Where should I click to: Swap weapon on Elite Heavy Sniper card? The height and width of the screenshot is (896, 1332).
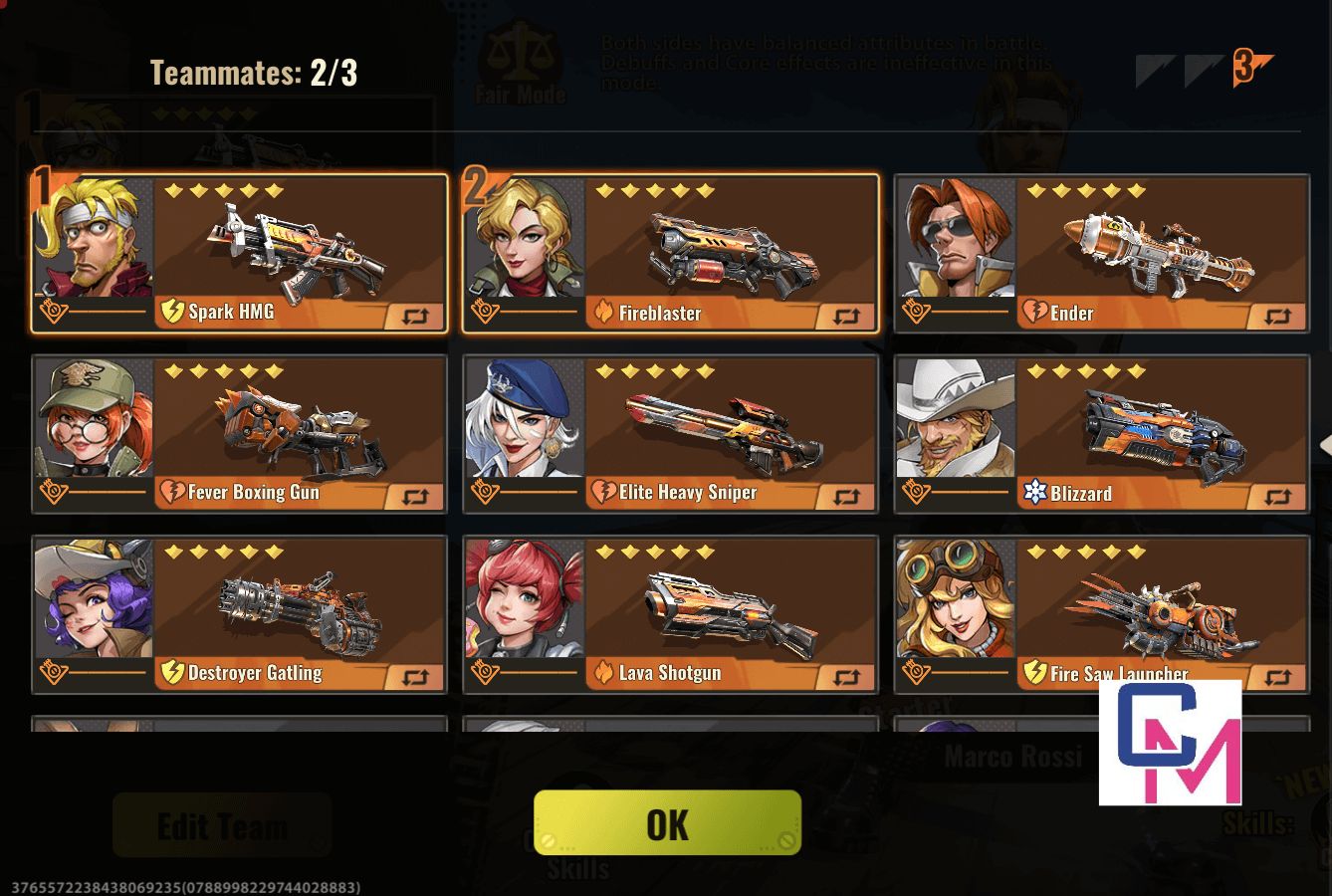point(846,497)
